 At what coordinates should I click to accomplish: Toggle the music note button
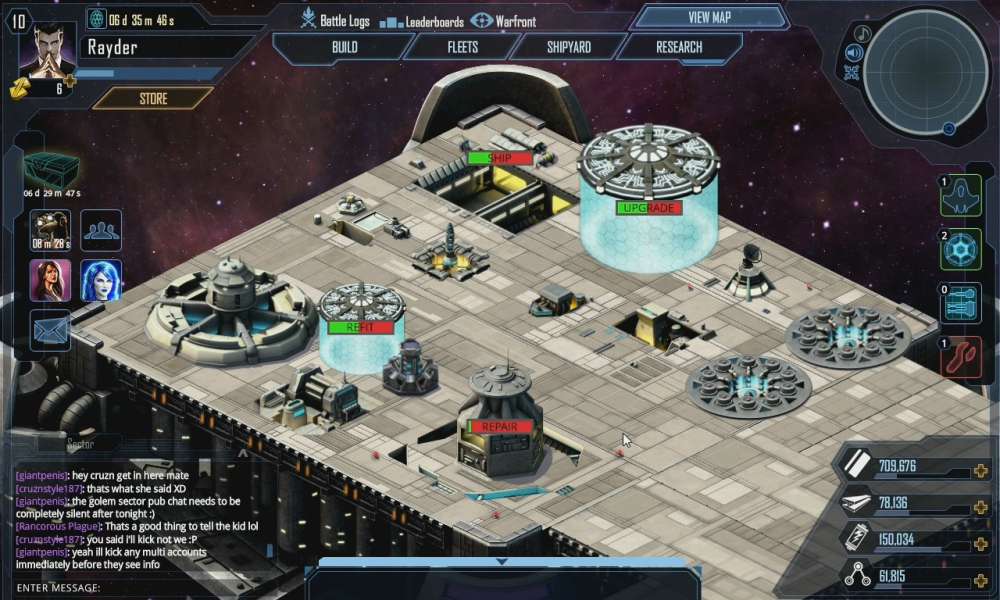pos(863,34)
